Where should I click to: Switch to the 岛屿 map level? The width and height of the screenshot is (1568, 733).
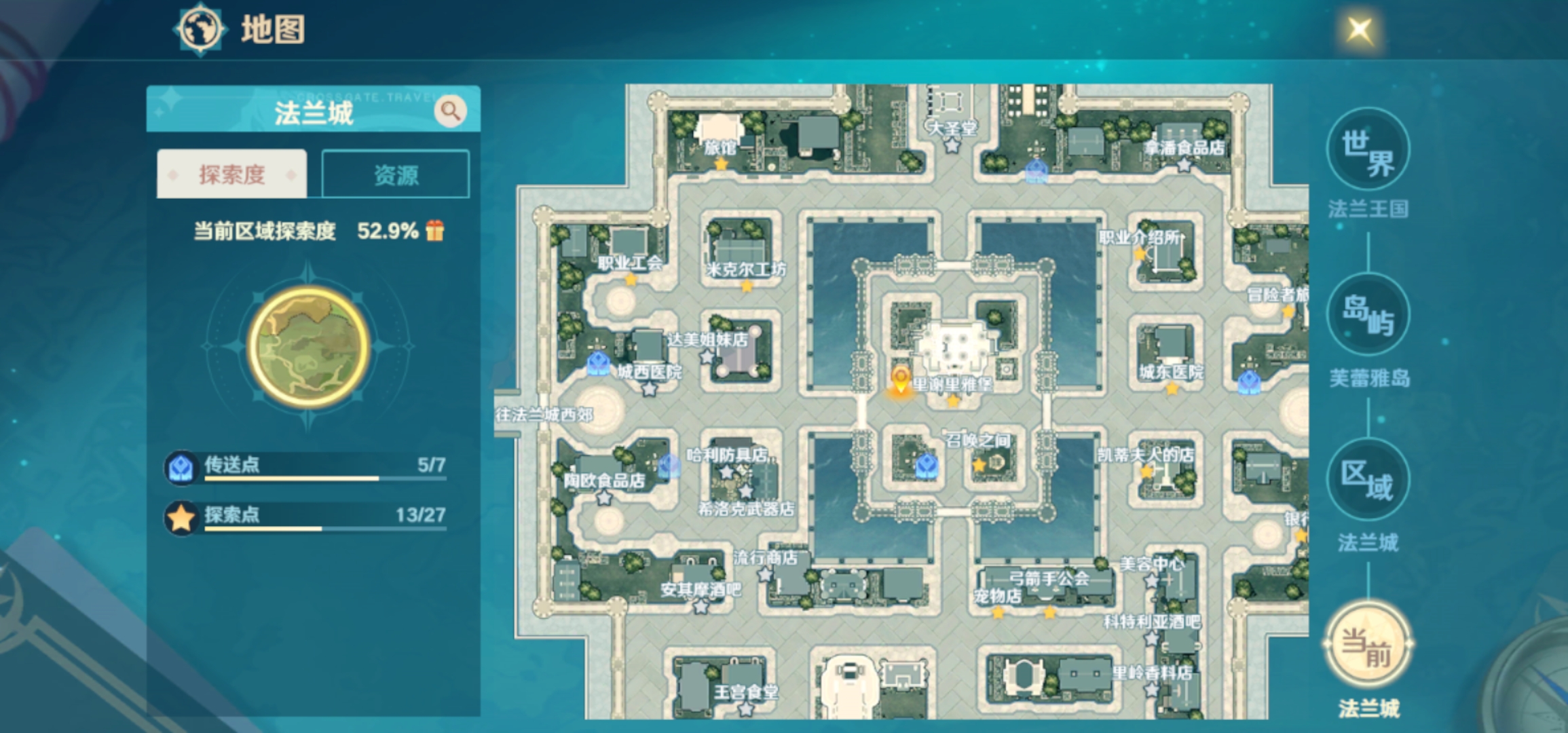click(1367, 316)
